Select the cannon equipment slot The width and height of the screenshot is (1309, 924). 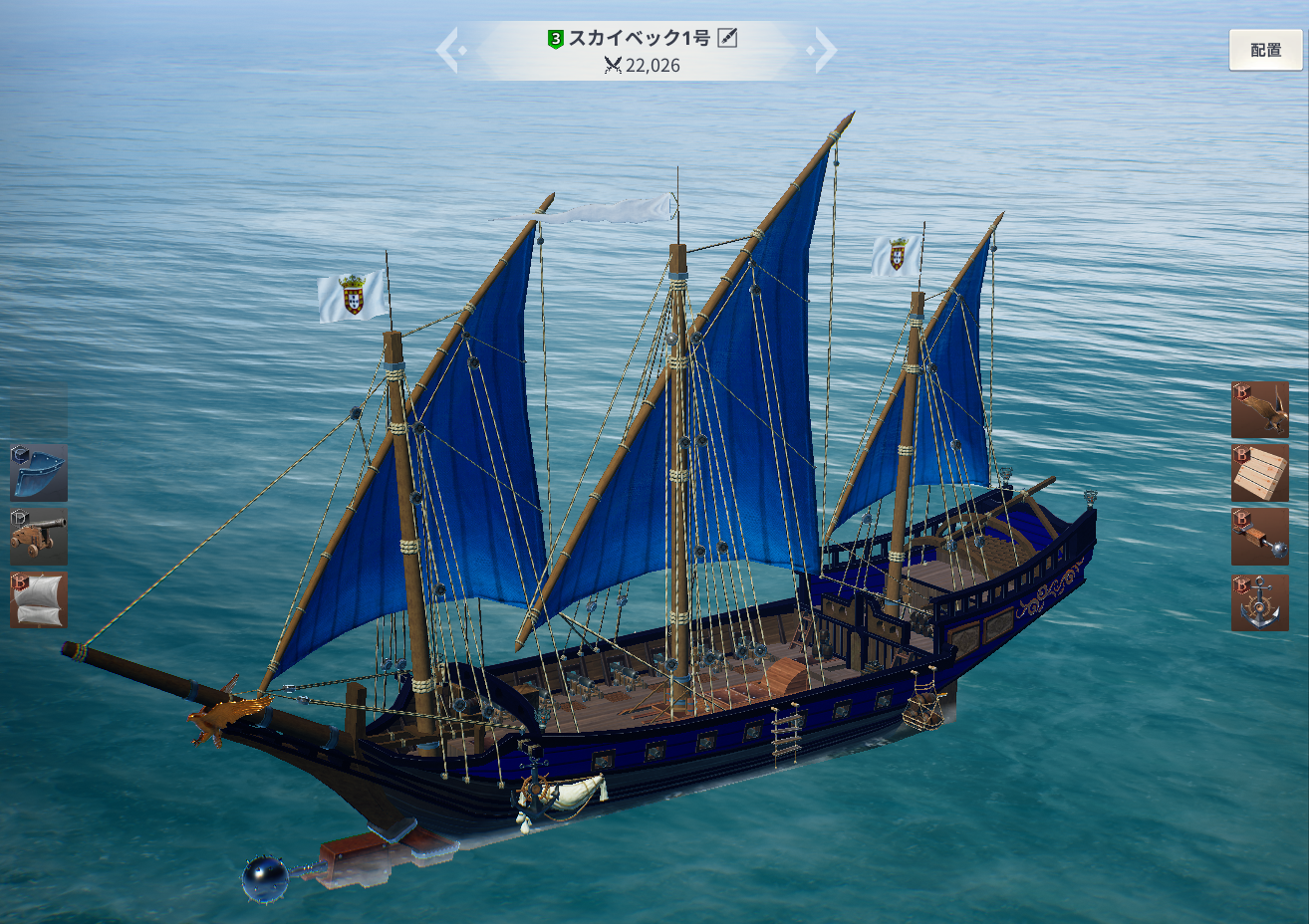pos(39,537)
